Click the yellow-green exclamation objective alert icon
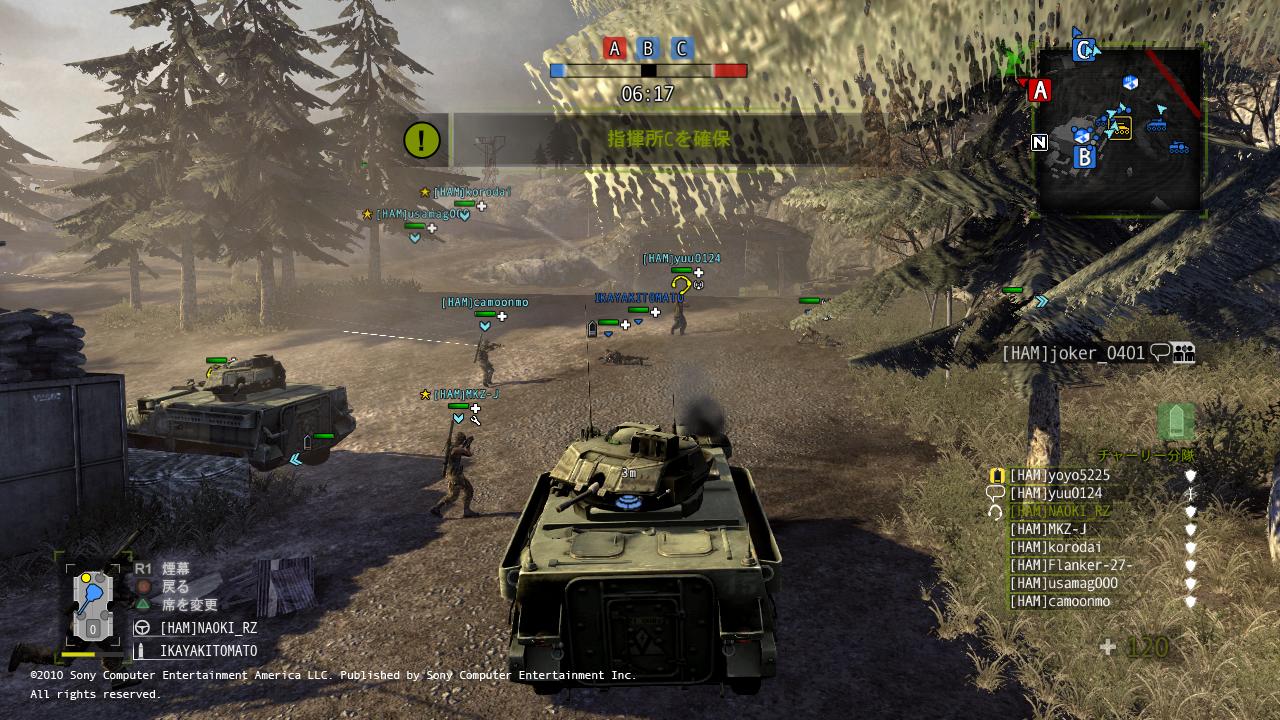The height and width of the screenshot is (720, 1280). [422, 140]
